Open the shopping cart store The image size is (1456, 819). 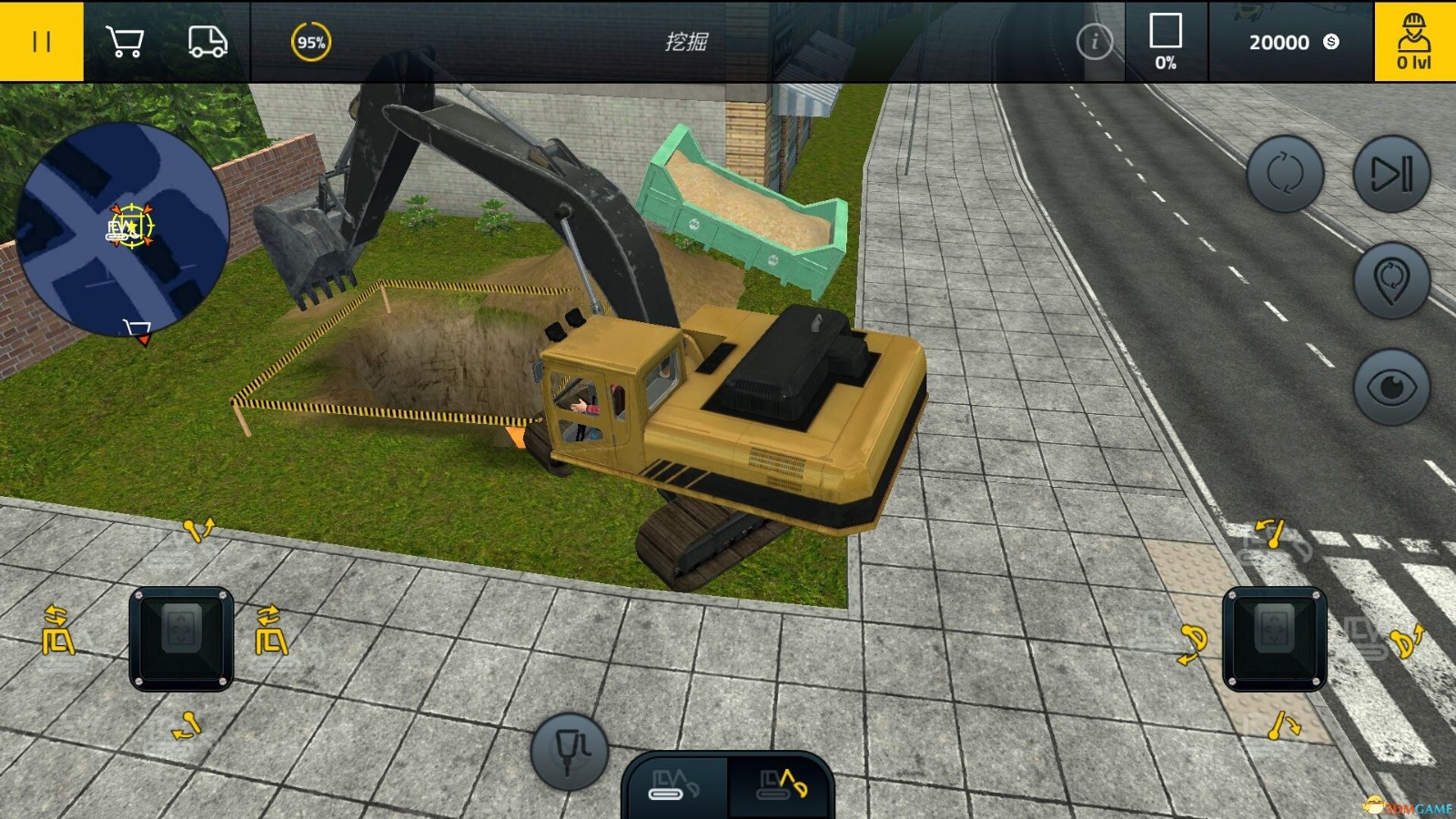tap(125, 41)
